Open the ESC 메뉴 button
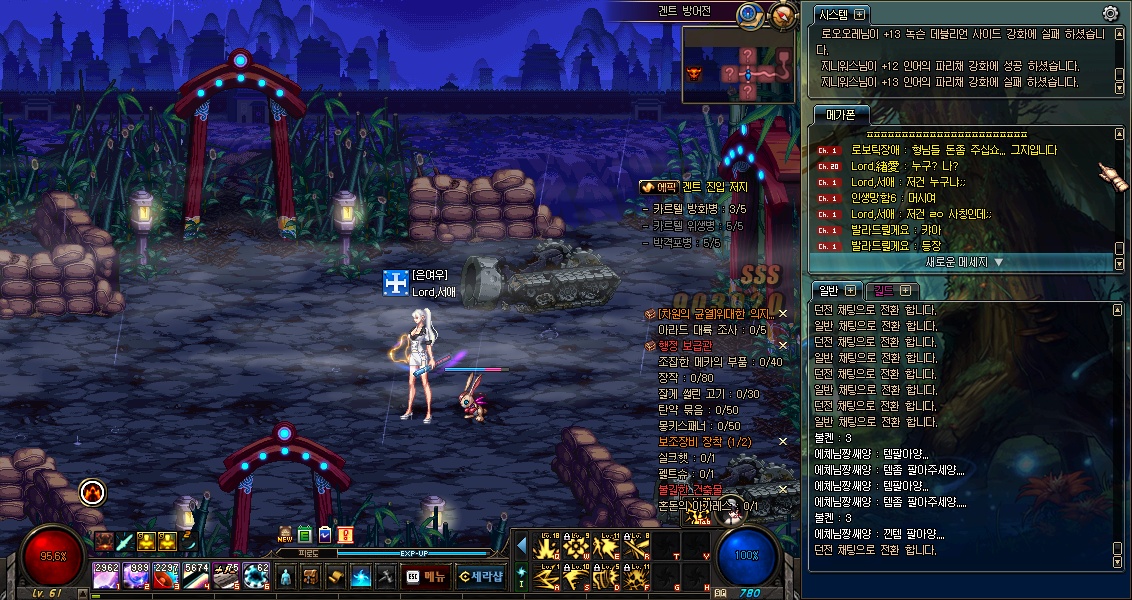The height and width of the screenshot is (600, 1132). [x=426, y=576]
